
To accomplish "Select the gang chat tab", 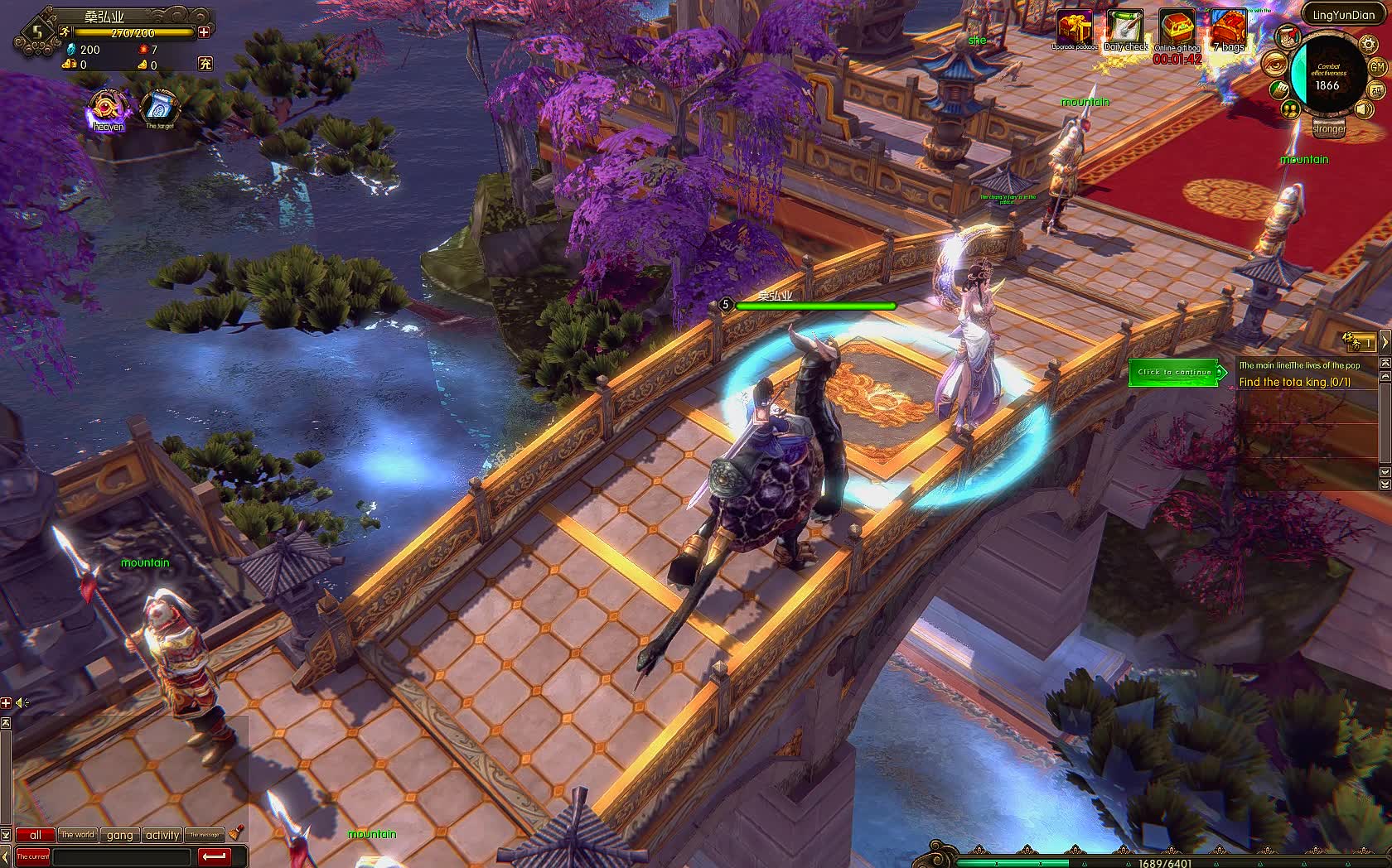I will coord(120,834).
